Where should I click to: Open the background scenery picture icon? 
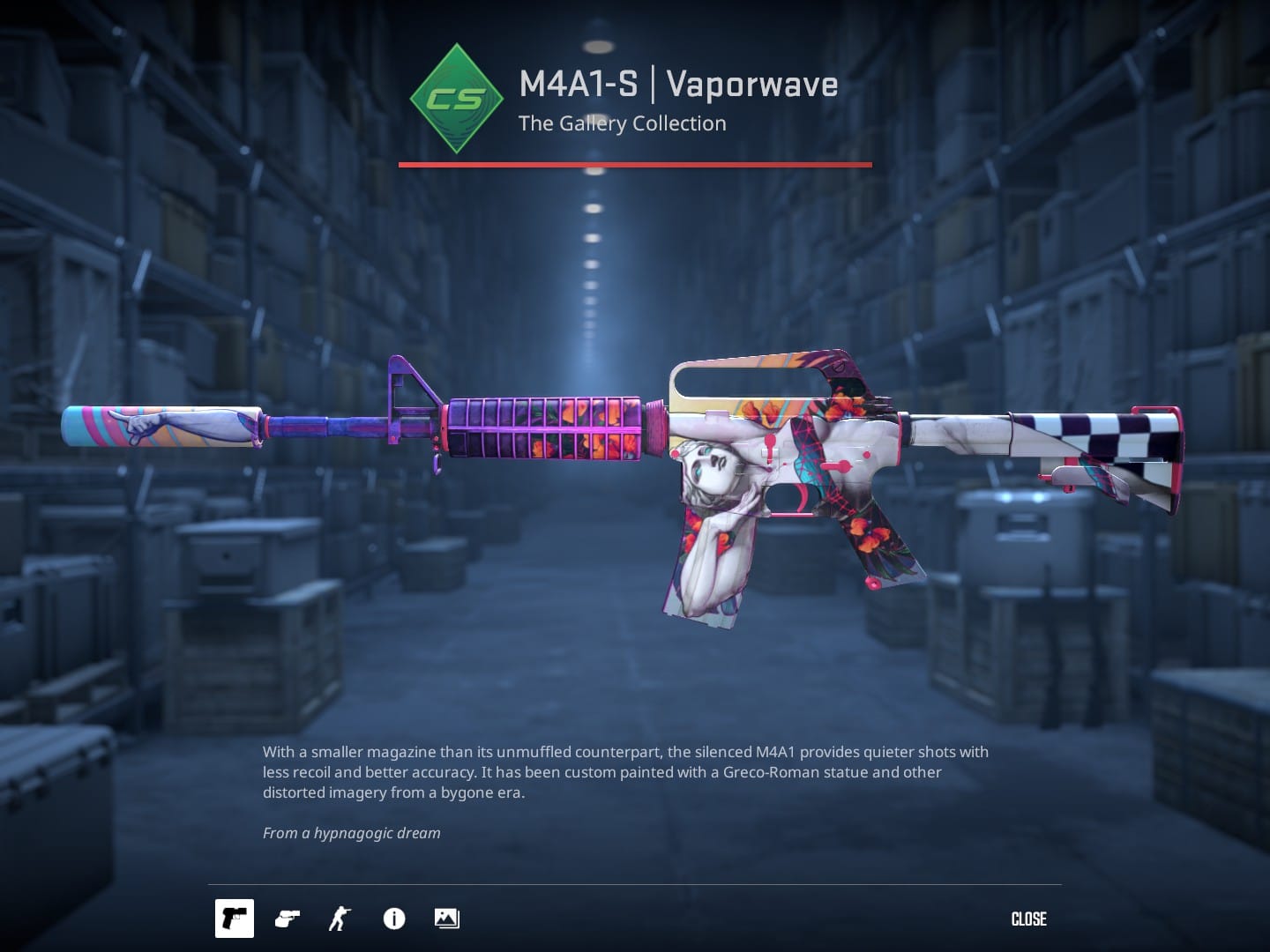447,919
